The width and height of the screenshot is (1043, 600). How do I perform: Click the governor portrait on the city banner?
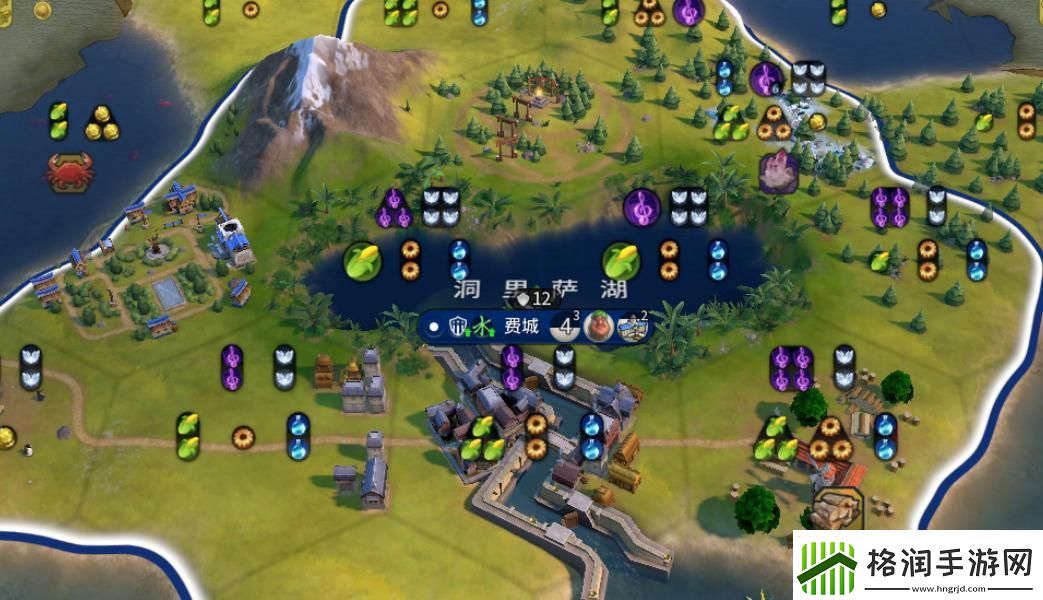[x=600, y=327]
